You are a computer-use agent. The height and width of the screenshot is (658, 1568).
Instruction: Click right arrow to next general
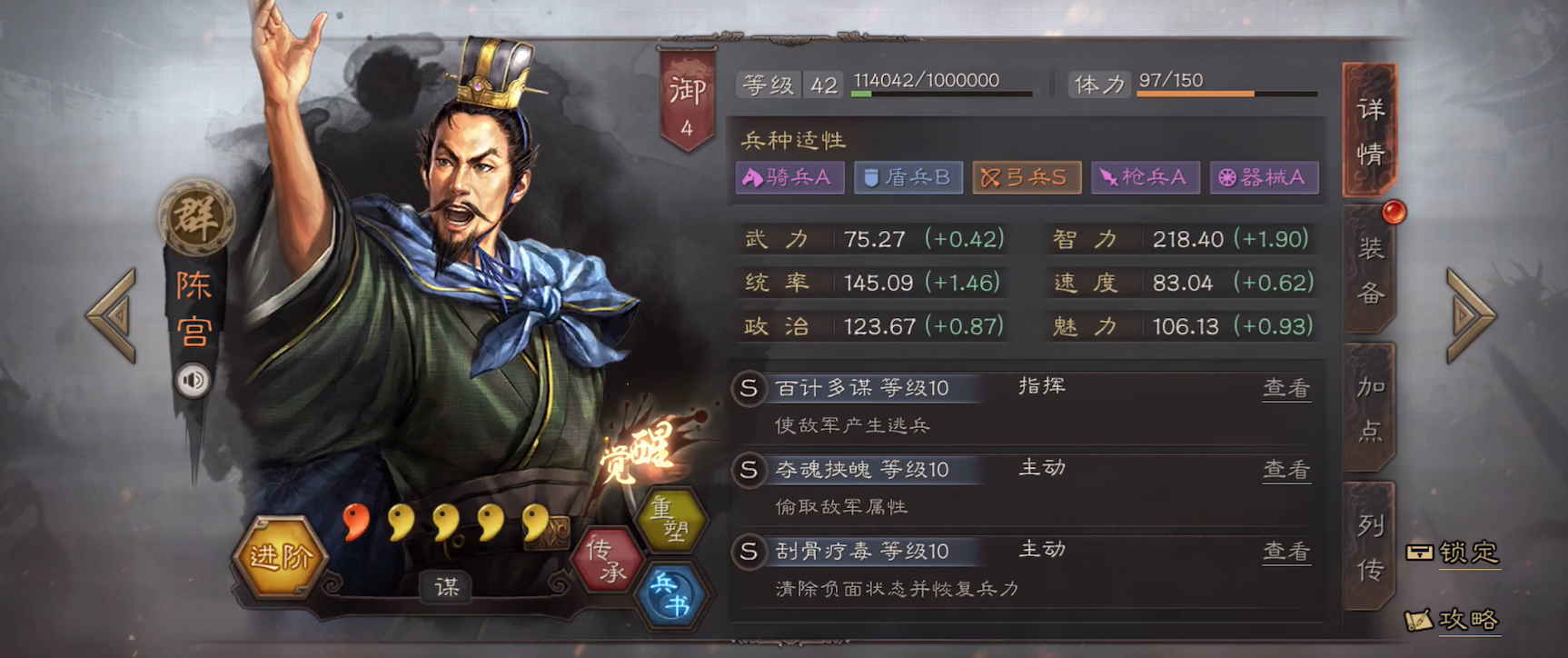coord(1472,318)
